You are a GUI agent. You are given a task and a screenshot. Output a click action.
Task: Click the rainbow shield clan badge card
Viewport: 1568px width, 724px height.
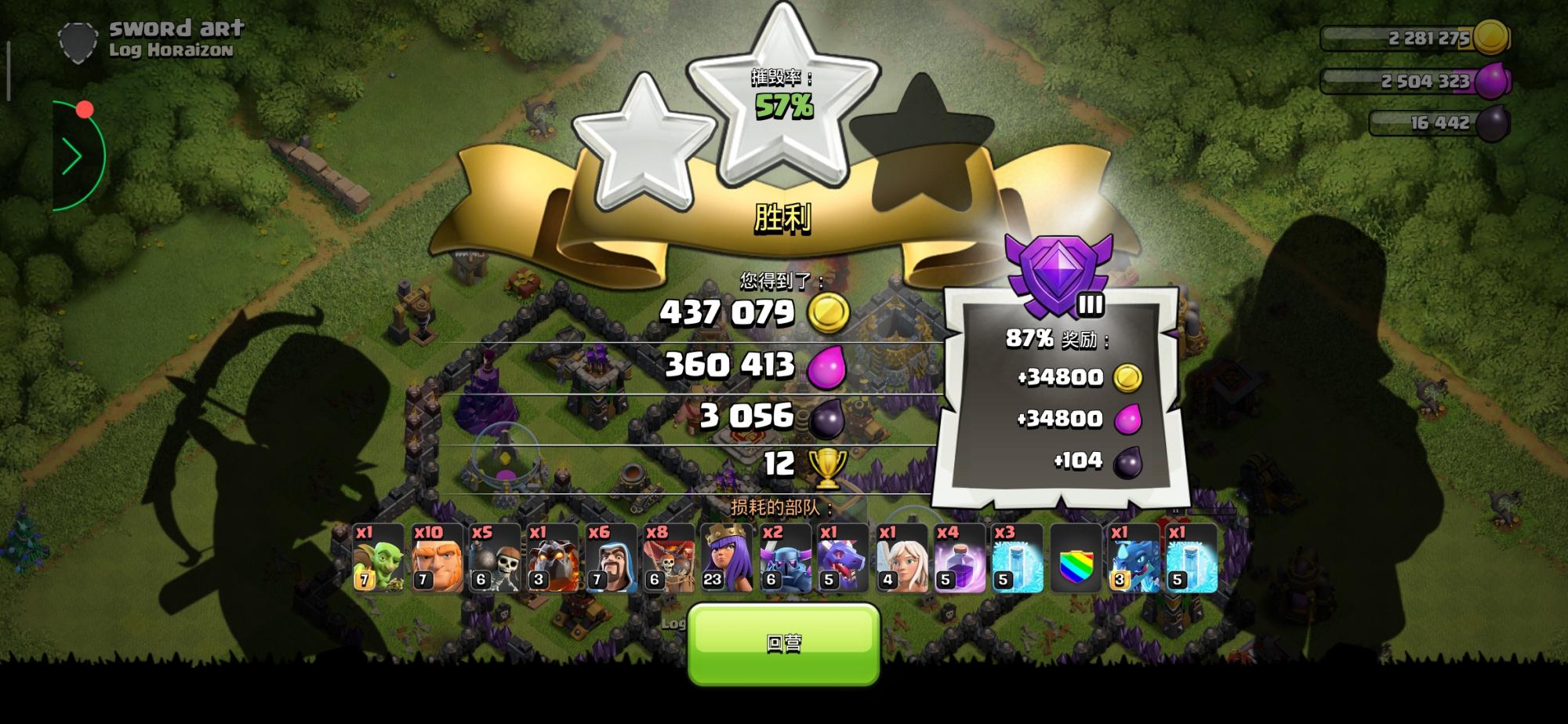click(x=1075, y=558)
